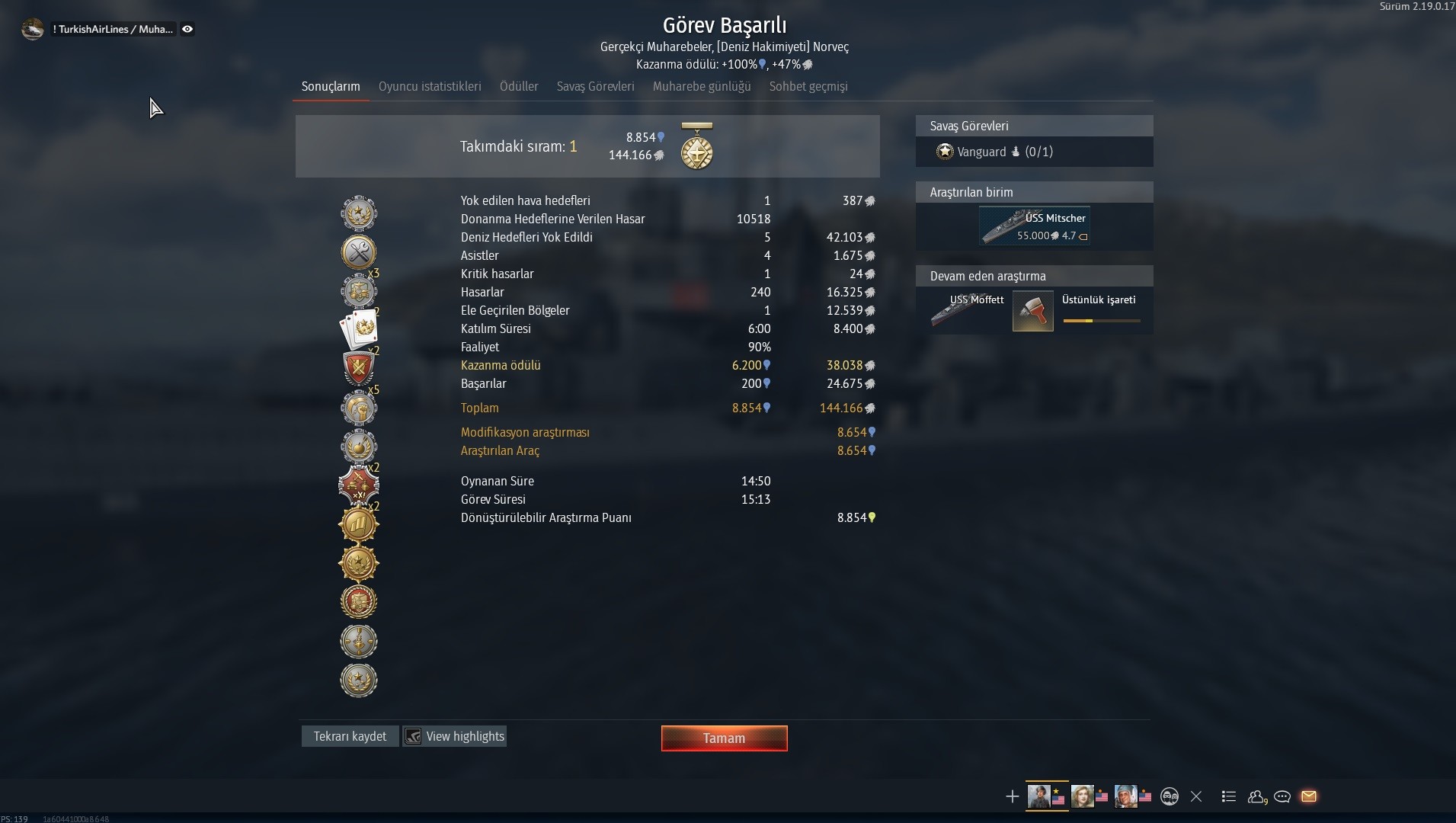Click the TurkishAirLines player profile name
This screenshot has width=1456, height=823.
click(x=113, y=29)
